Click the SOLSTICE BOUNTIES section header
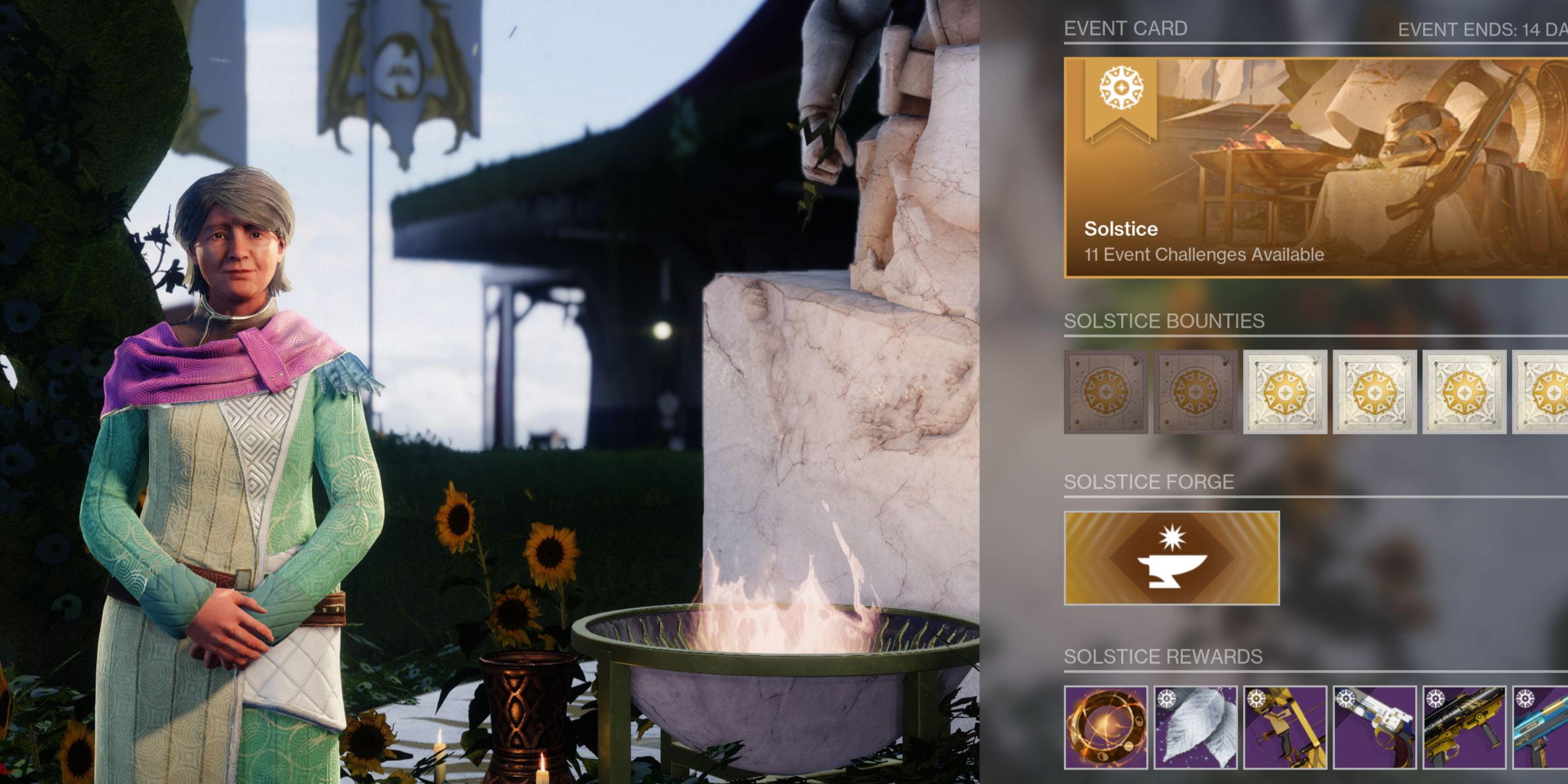Viewport: 1568px width, 784px height. pos(1165,321)
